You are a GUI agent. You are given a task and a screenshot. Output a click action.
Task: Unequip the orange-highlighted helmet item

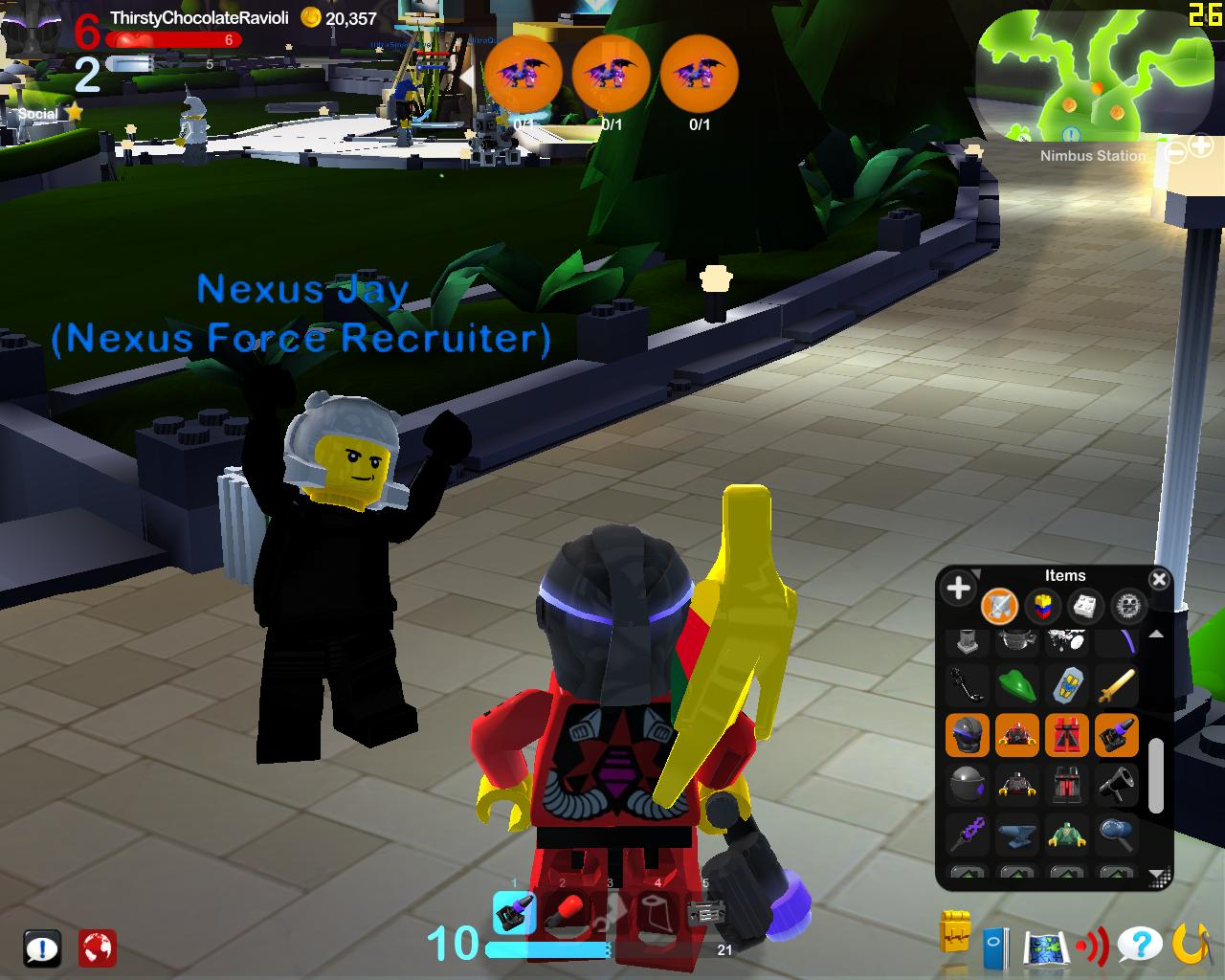966,735
